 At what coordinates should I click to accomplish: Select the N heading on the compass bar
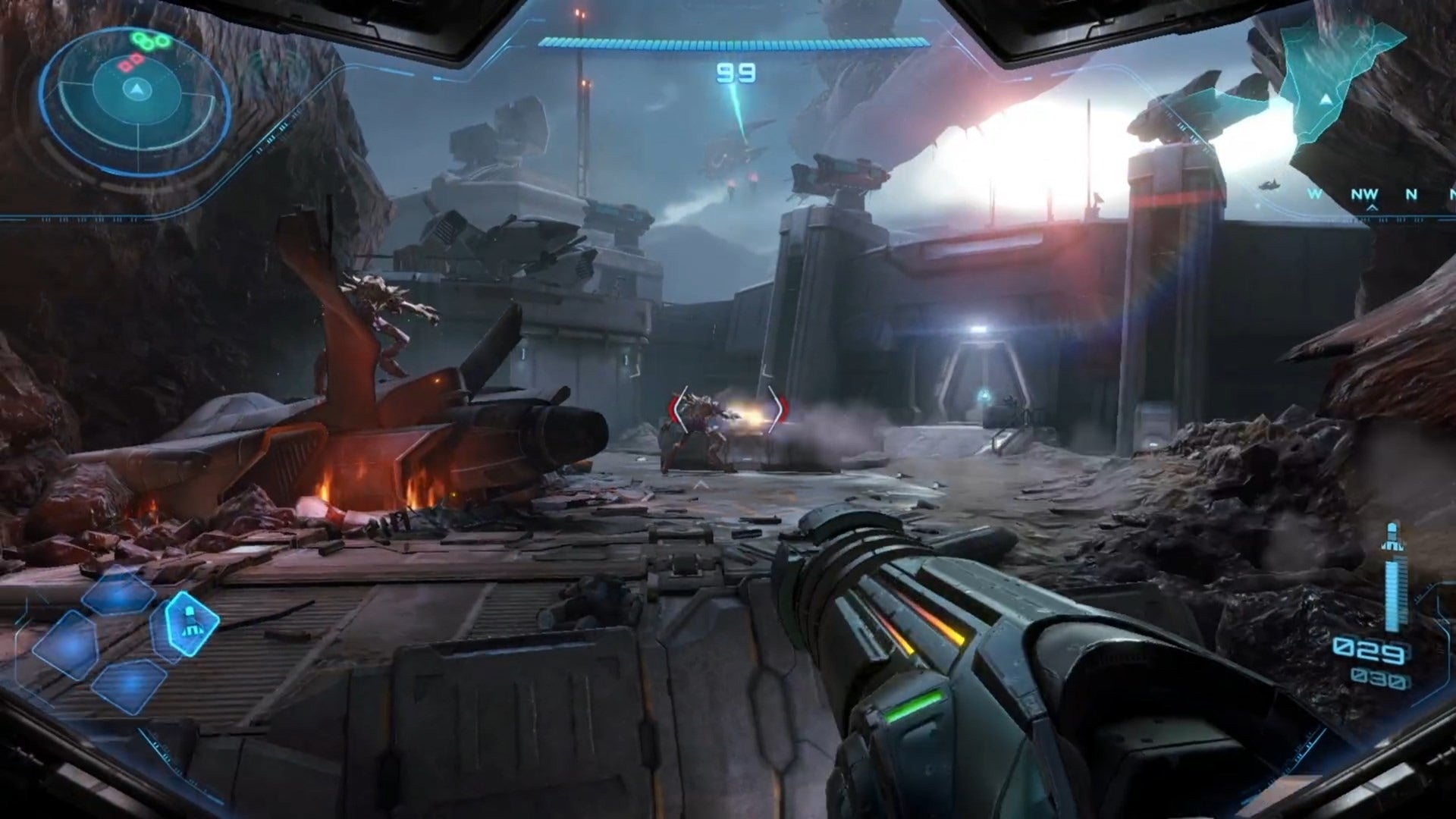[1410, 193]
